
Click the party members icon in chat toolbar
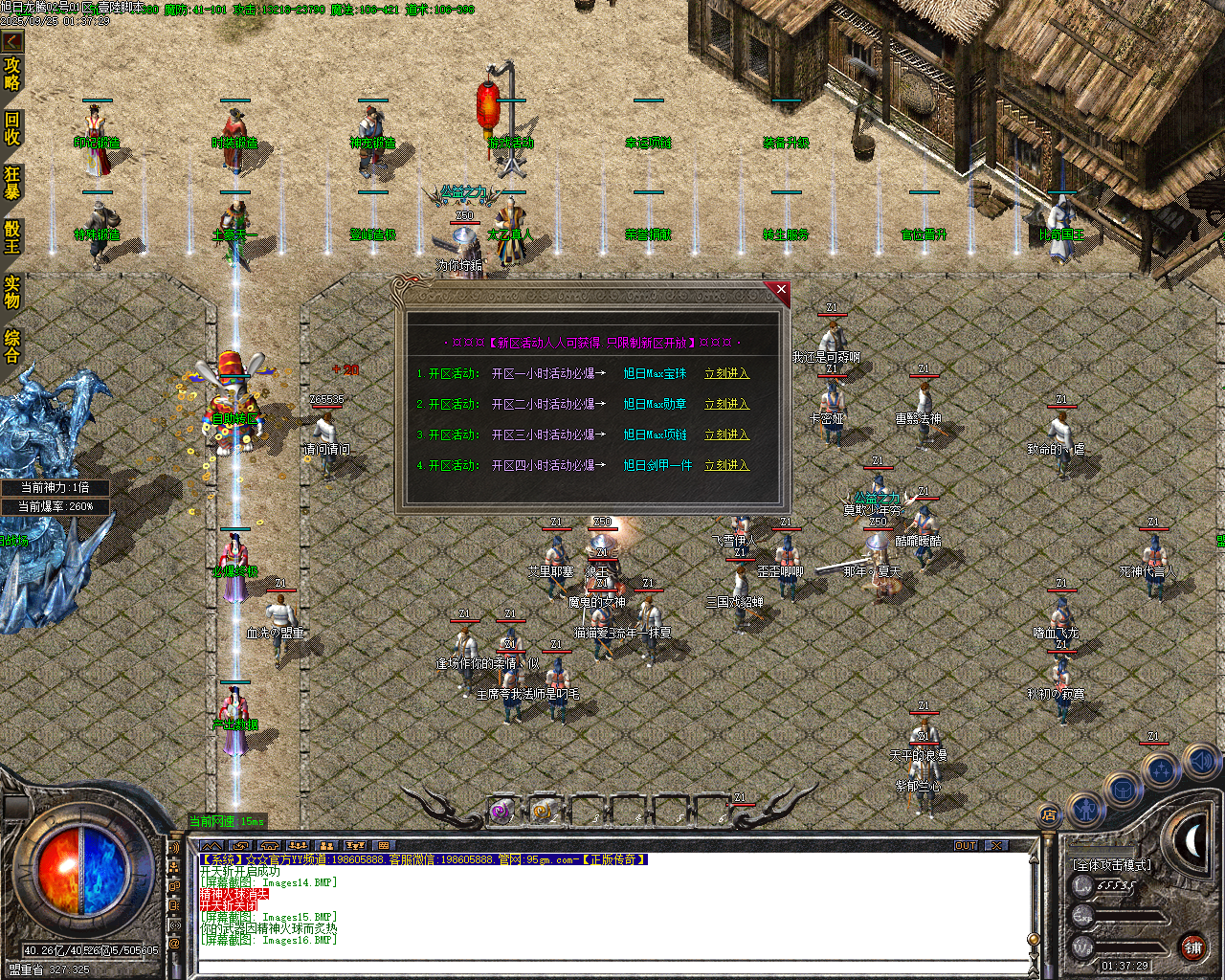pos(328,845)
